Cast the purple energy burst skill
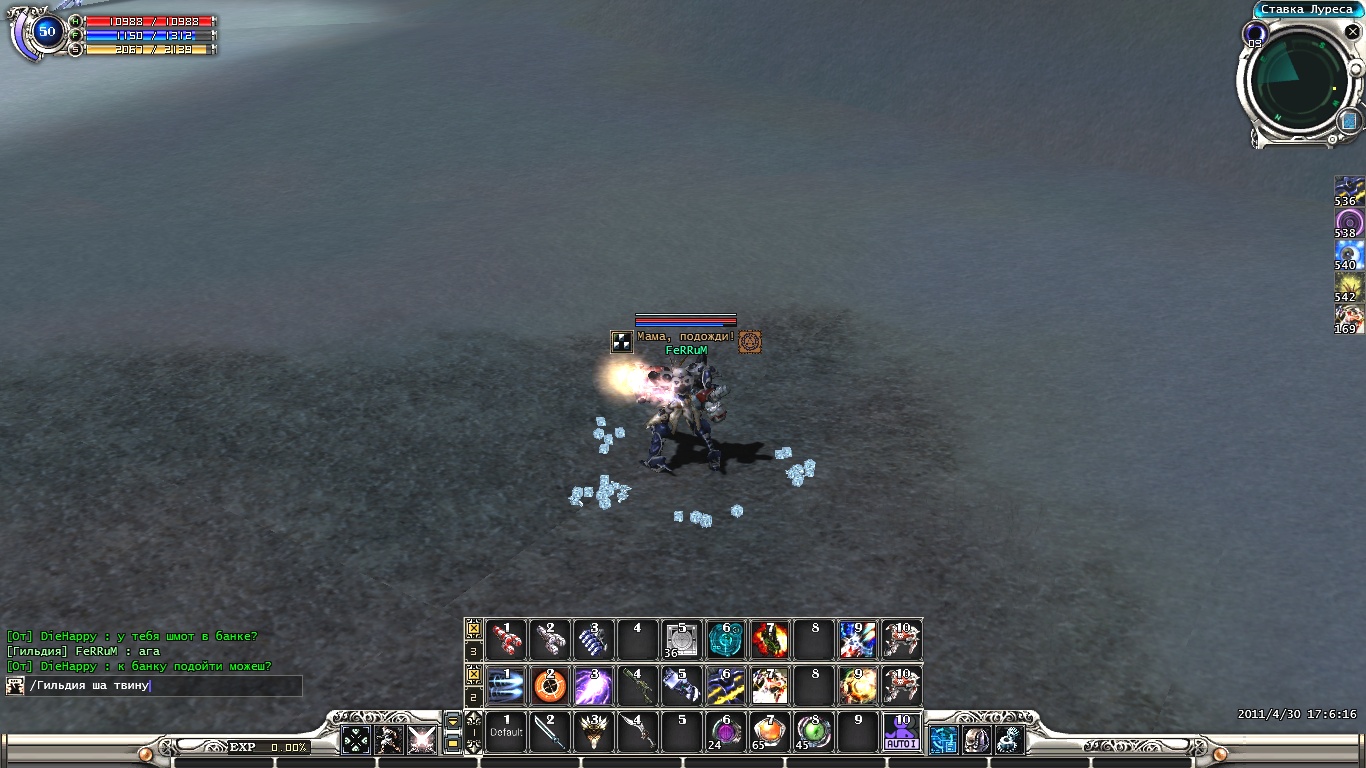1366x768 pixels. [x=594, y=686]
